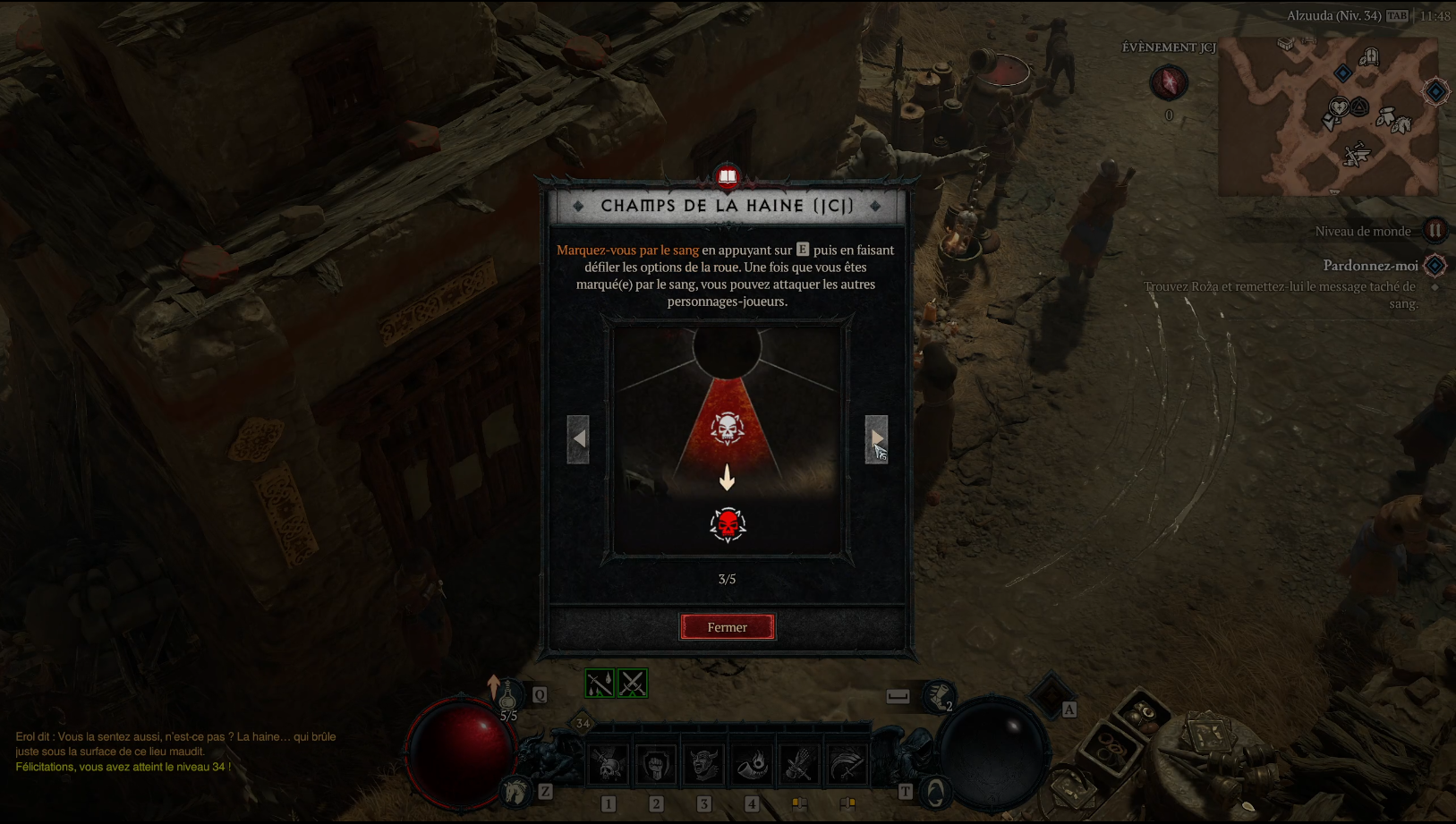
Task: Go to the next tutorial page
Action: (x=876, y=438)
